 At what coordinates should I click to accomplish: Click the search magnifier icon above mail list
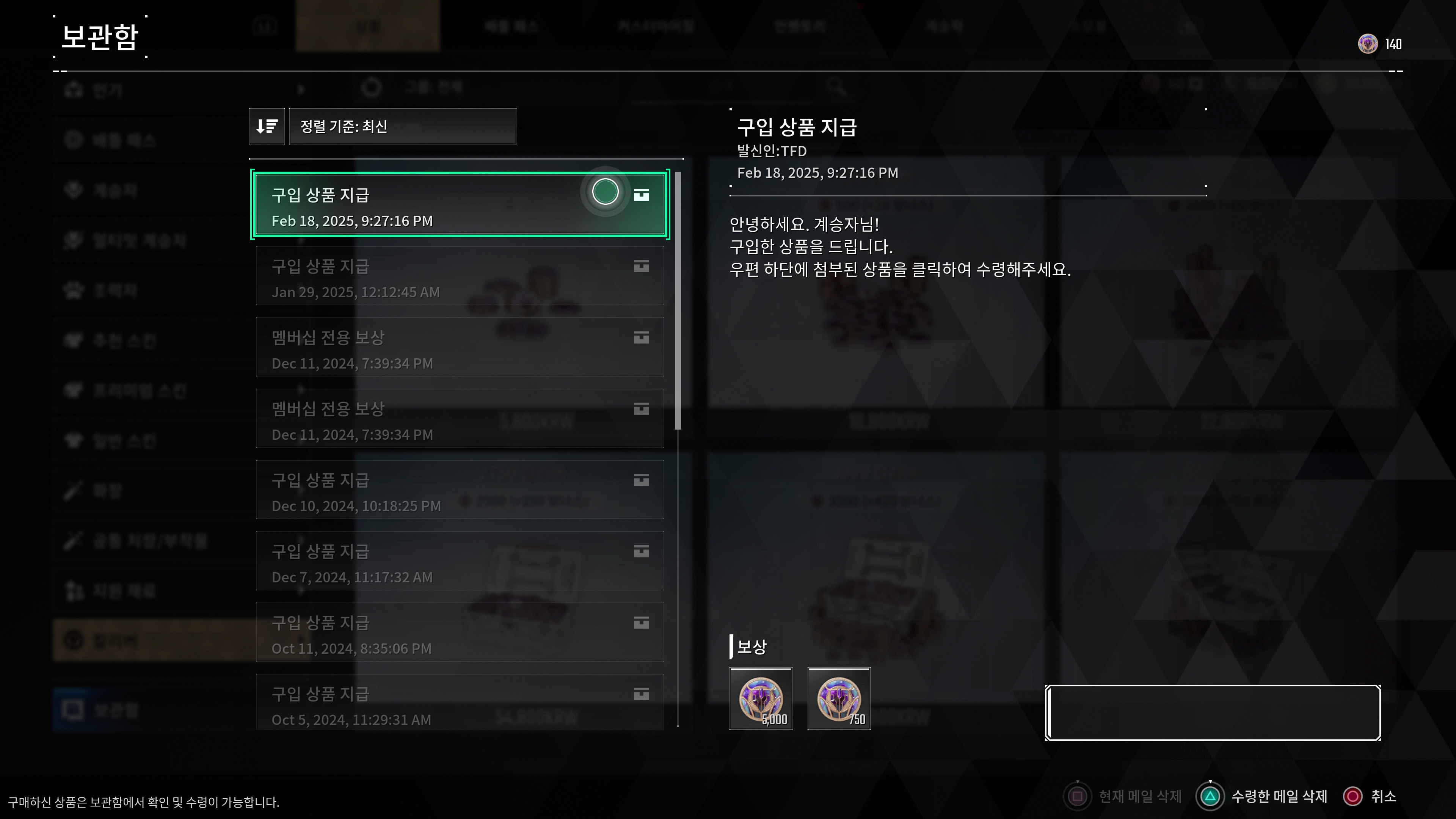836,88
